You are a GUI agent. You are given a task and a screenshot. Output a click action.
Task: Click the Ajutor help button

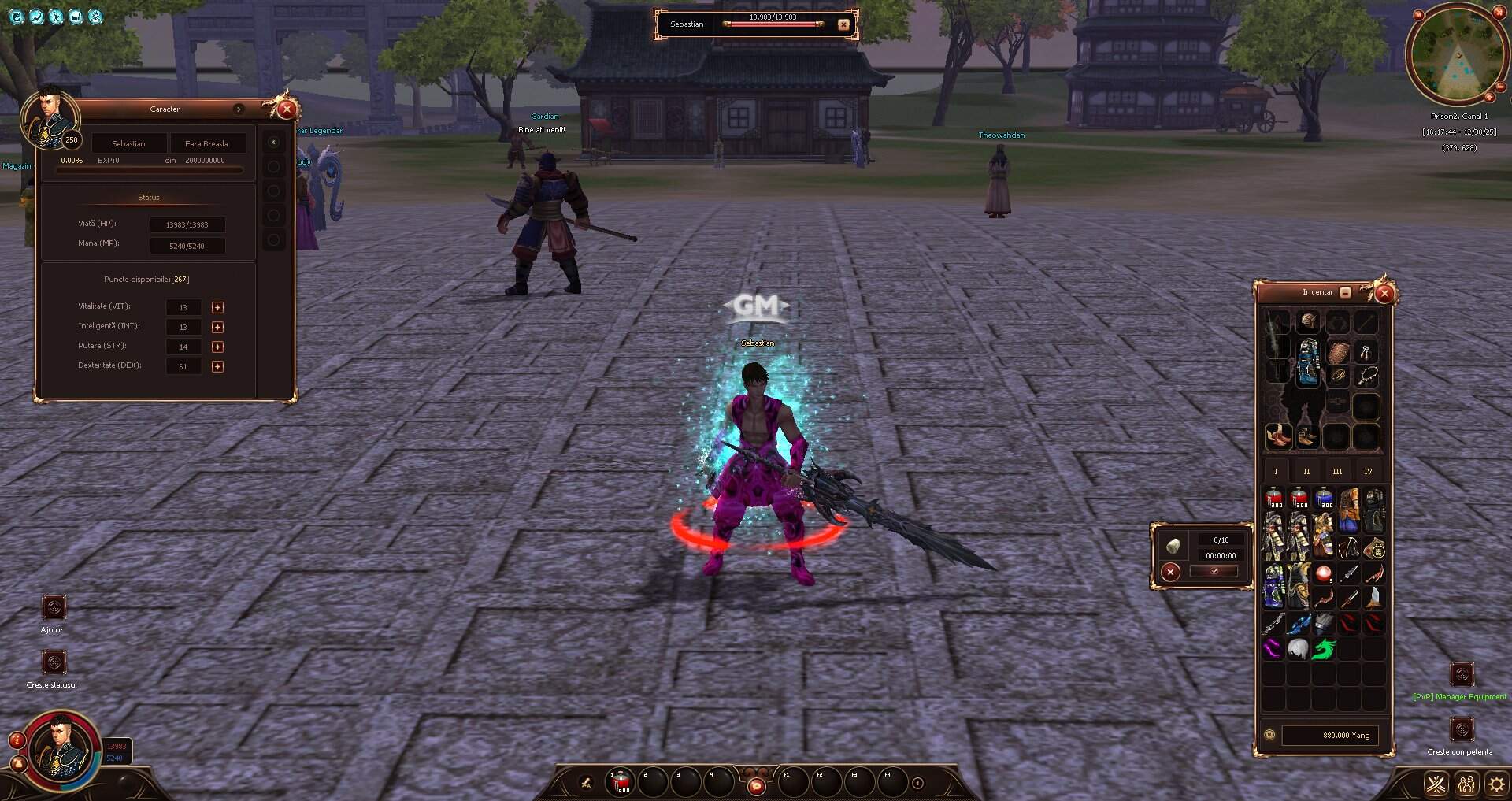[54, 606]
